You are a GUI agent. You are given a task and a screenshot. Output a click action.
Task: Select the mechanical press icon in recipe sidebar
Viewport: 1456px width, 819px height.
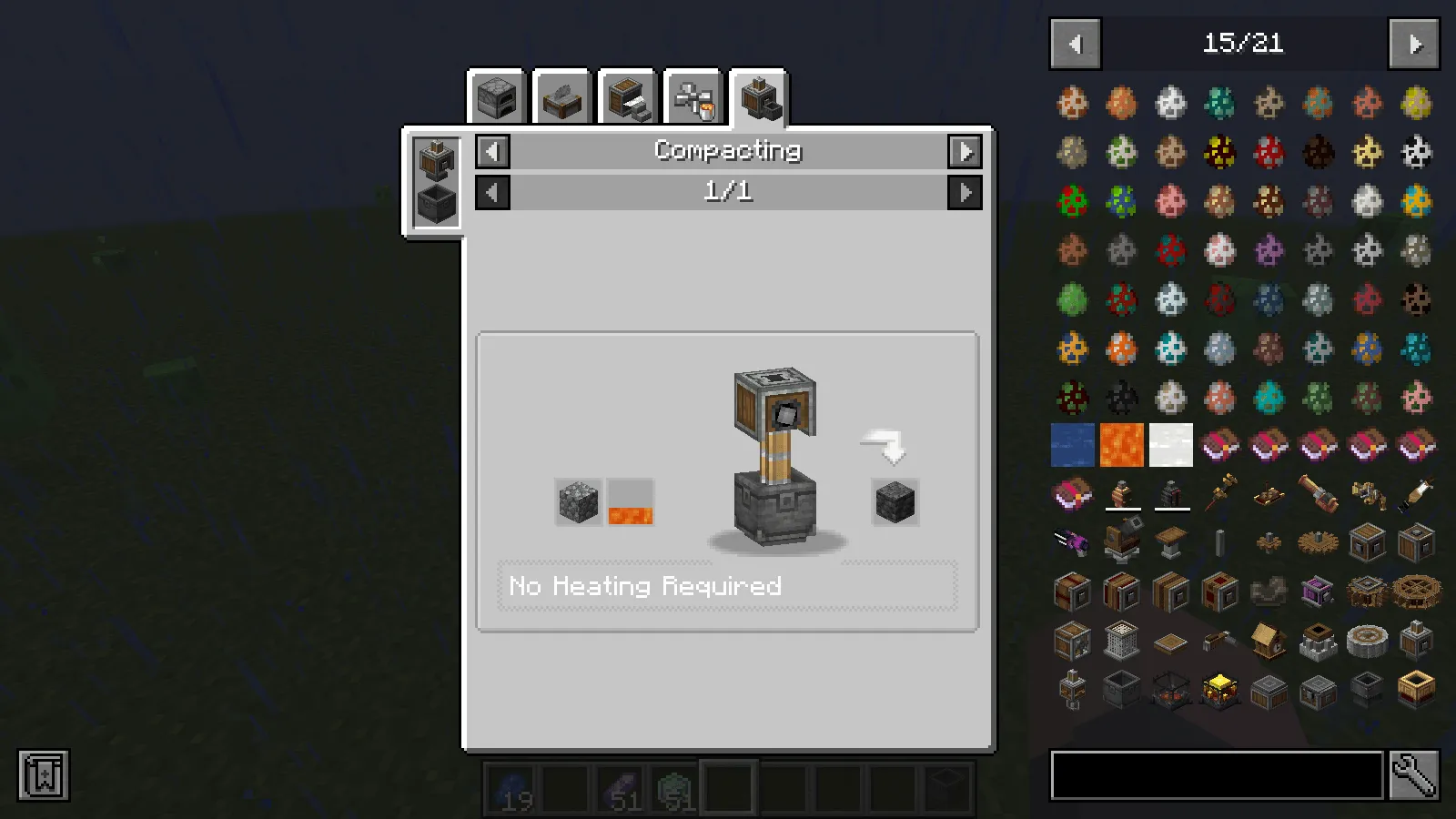(x=434, y=159)
